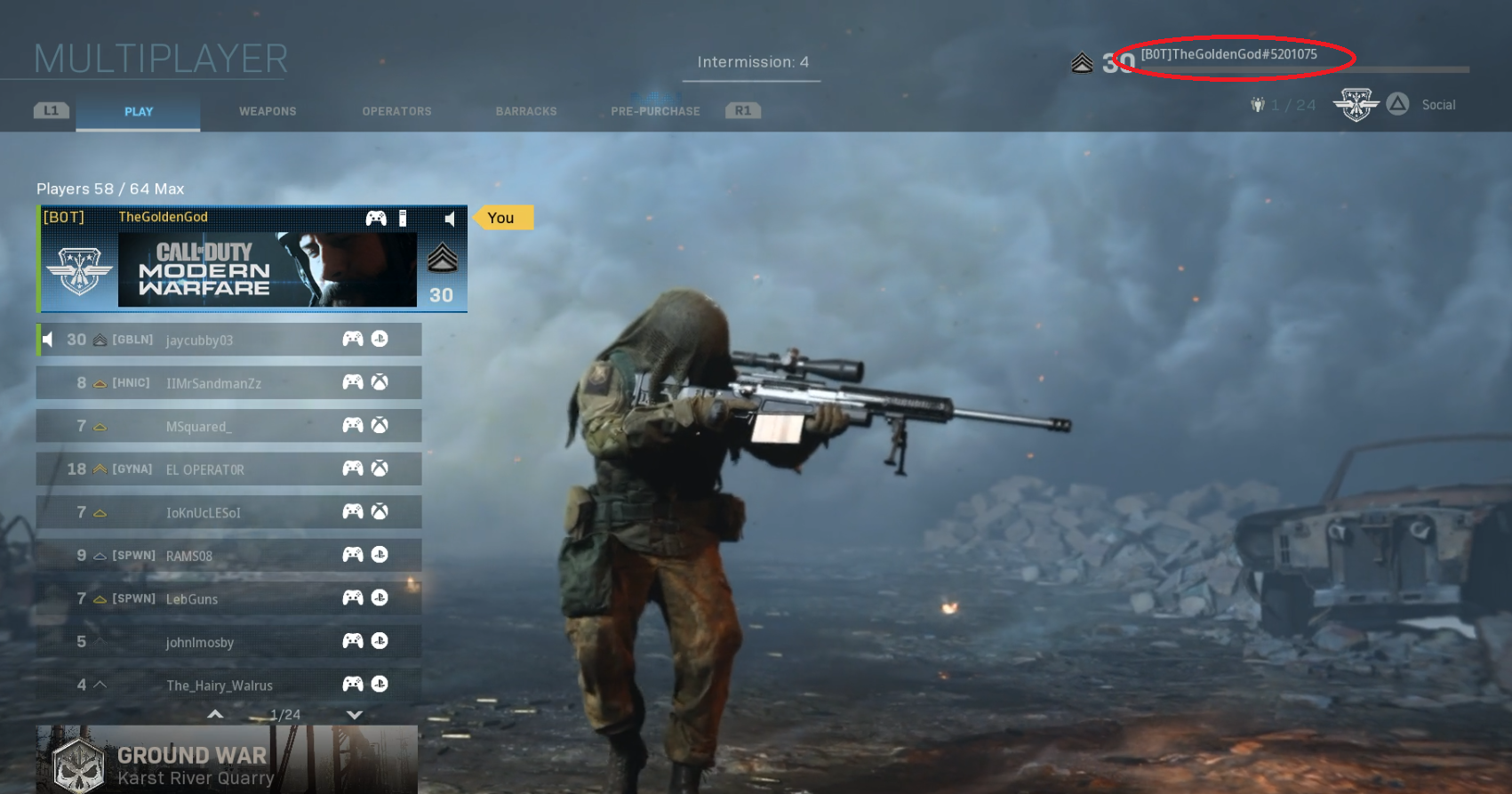Viewport: 1512px width, 794px height.
Task: Click The_Hairy_Walrus rank arrow indicator
Action: (99, 684)
